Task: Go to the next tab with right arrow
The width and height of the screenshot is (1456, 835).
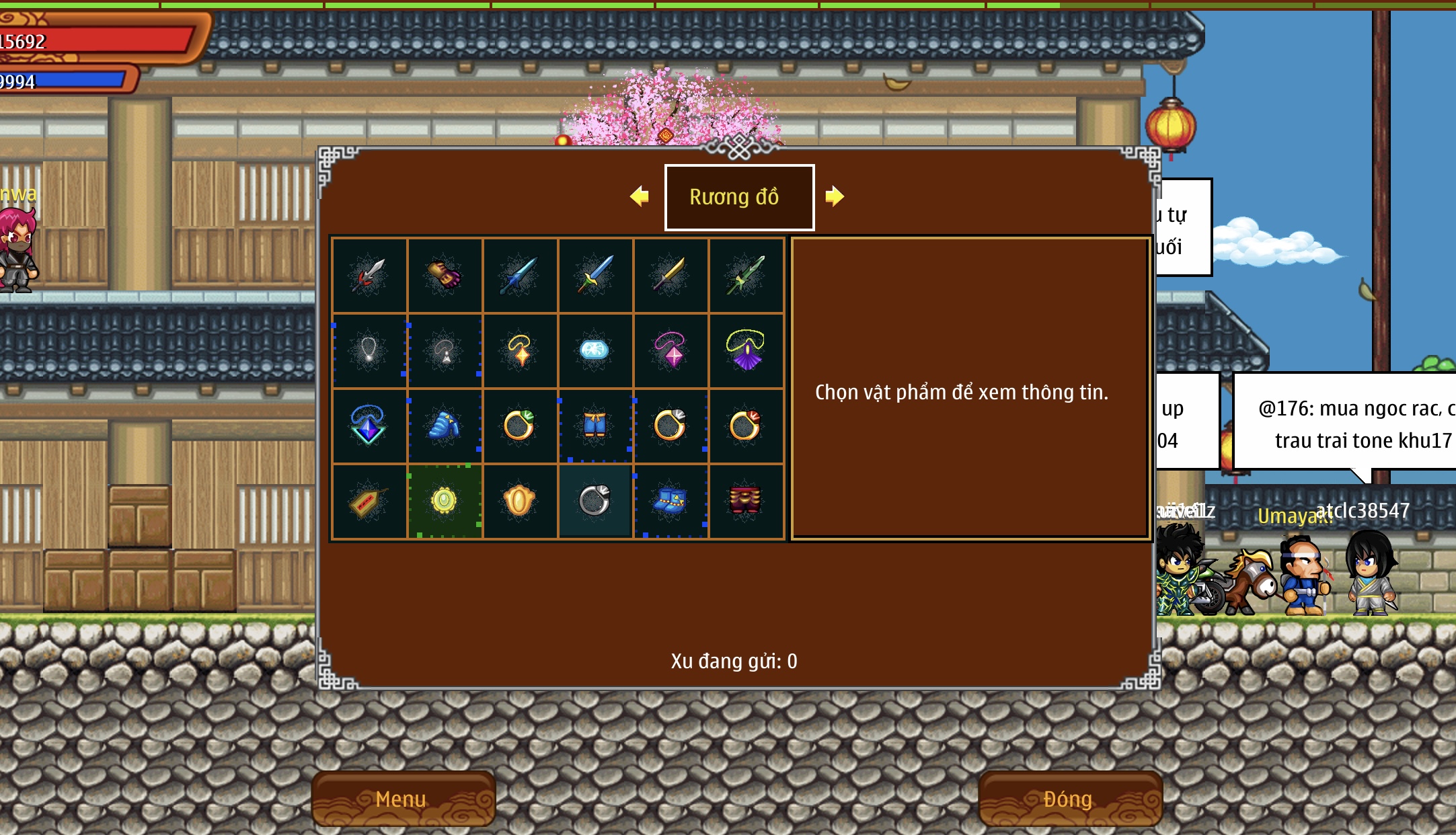Action: tap(834, 196)
